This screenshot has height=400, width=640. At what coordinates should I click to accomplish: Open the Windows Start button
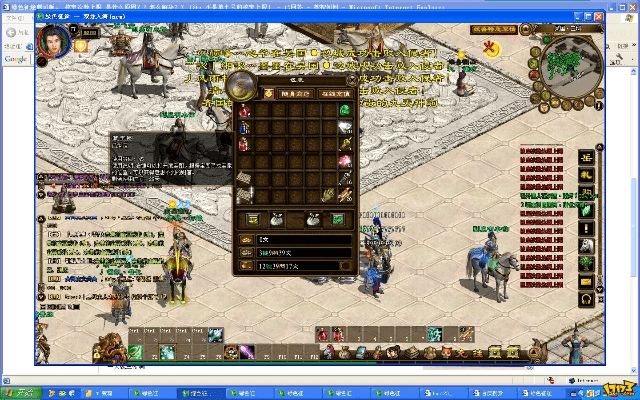[x=20, y=393]
